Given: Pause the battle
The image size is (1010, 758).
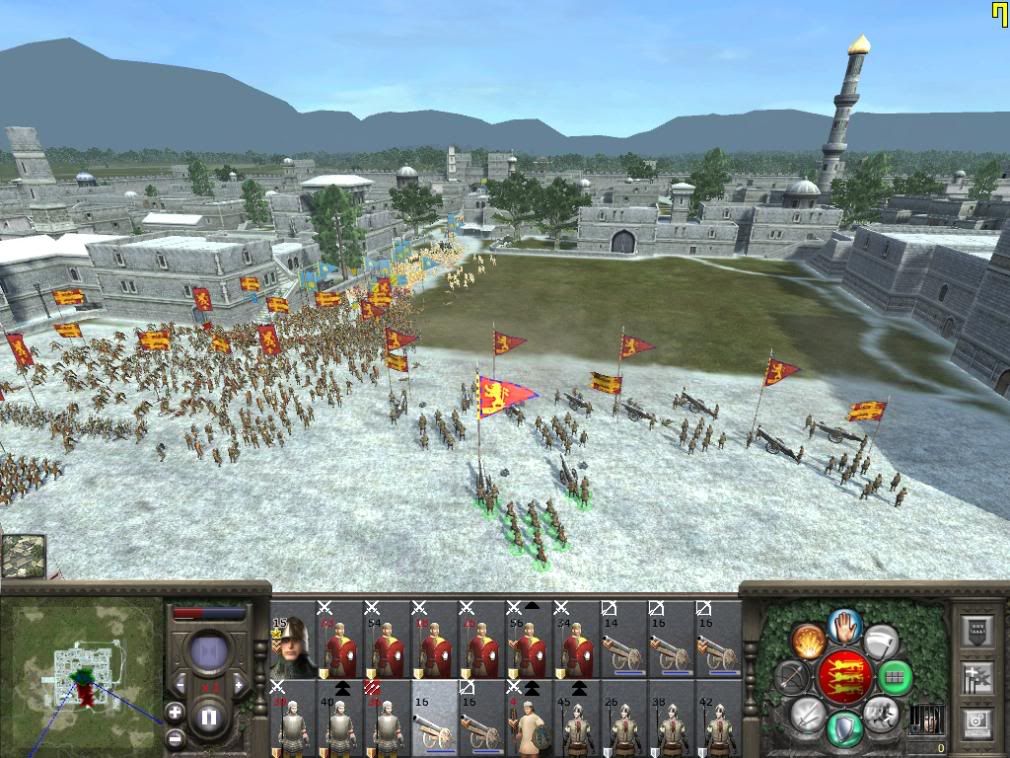Looking at the screenshot, I should coord(210,717).
